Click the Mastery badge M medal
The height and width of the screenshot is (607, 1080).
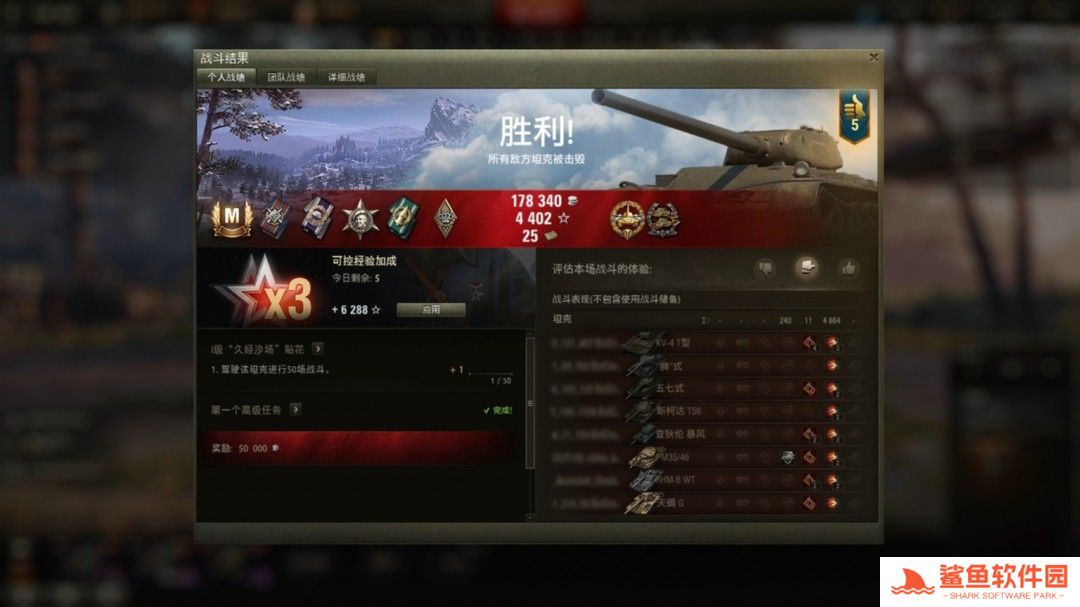tap(232, 218)
